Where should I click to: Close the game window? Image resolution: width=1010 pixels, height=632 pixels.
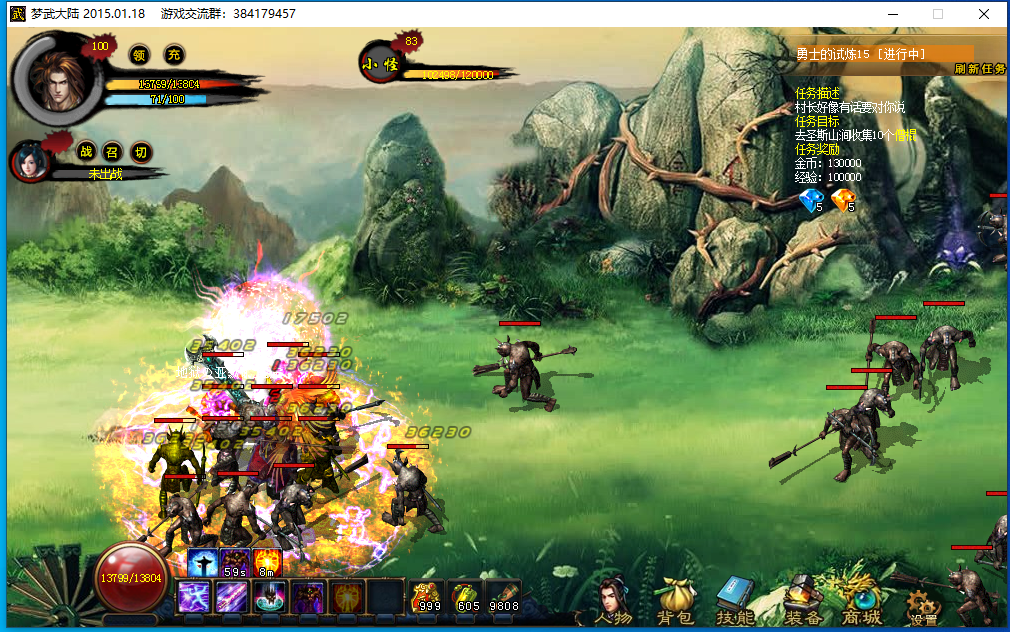(x=984, y=14)
